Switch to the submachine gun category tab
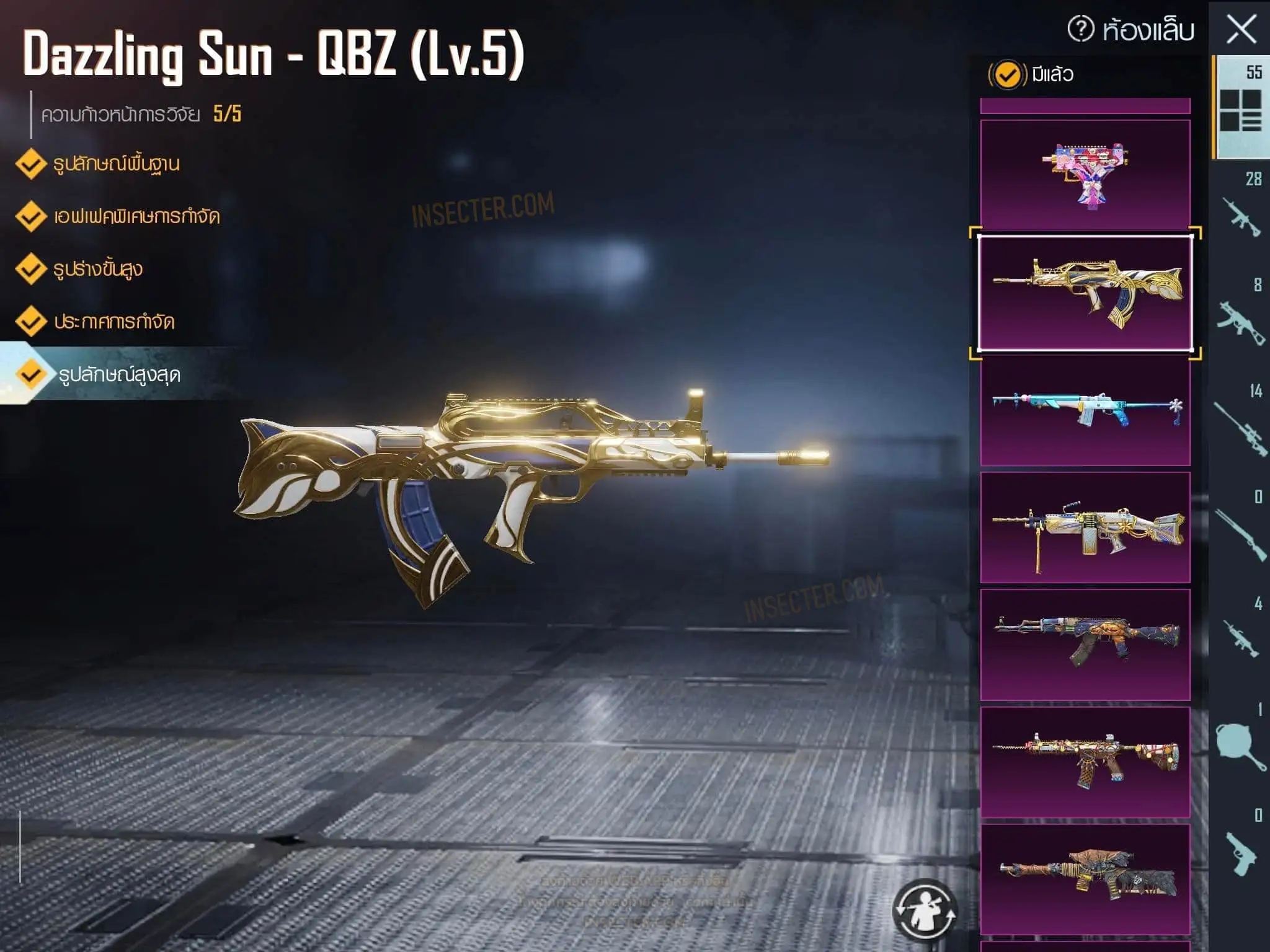This screenshot has width=1270, height=952. pyautogui.click(x=1241, y=315)
